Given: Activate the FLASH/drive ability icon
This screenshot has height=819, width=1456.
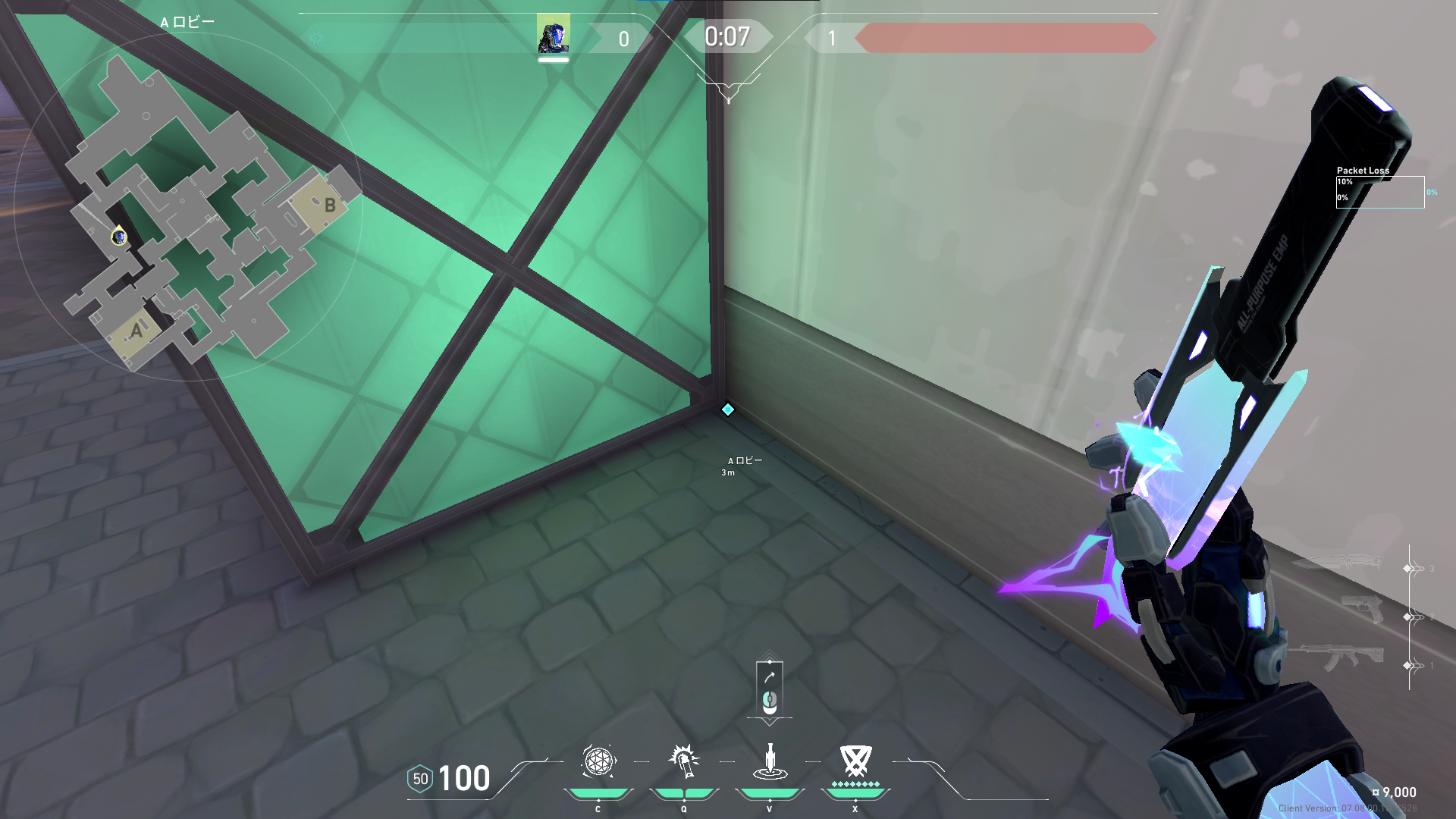Looking at the screenshot, I should 684,761.
